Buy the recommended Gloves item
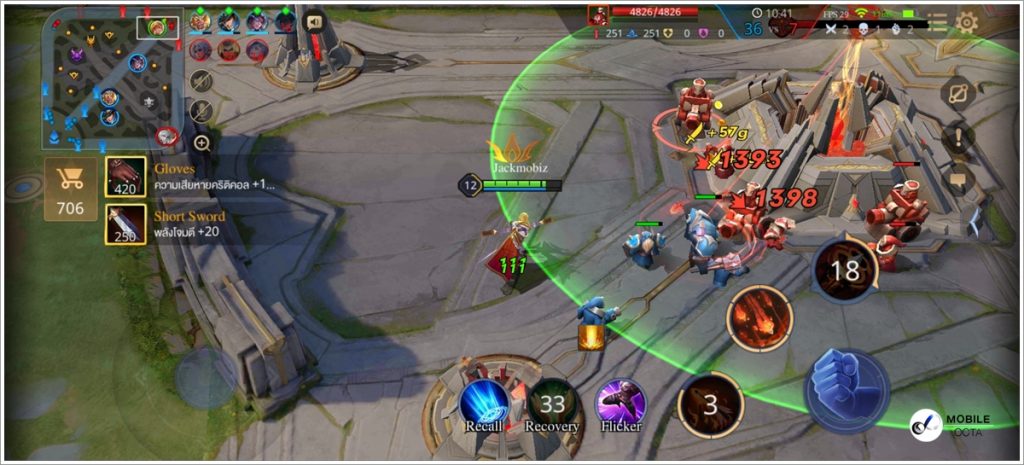Image resolution: width=1024 pixels, height=465 pixels. [x=125, y=177]
